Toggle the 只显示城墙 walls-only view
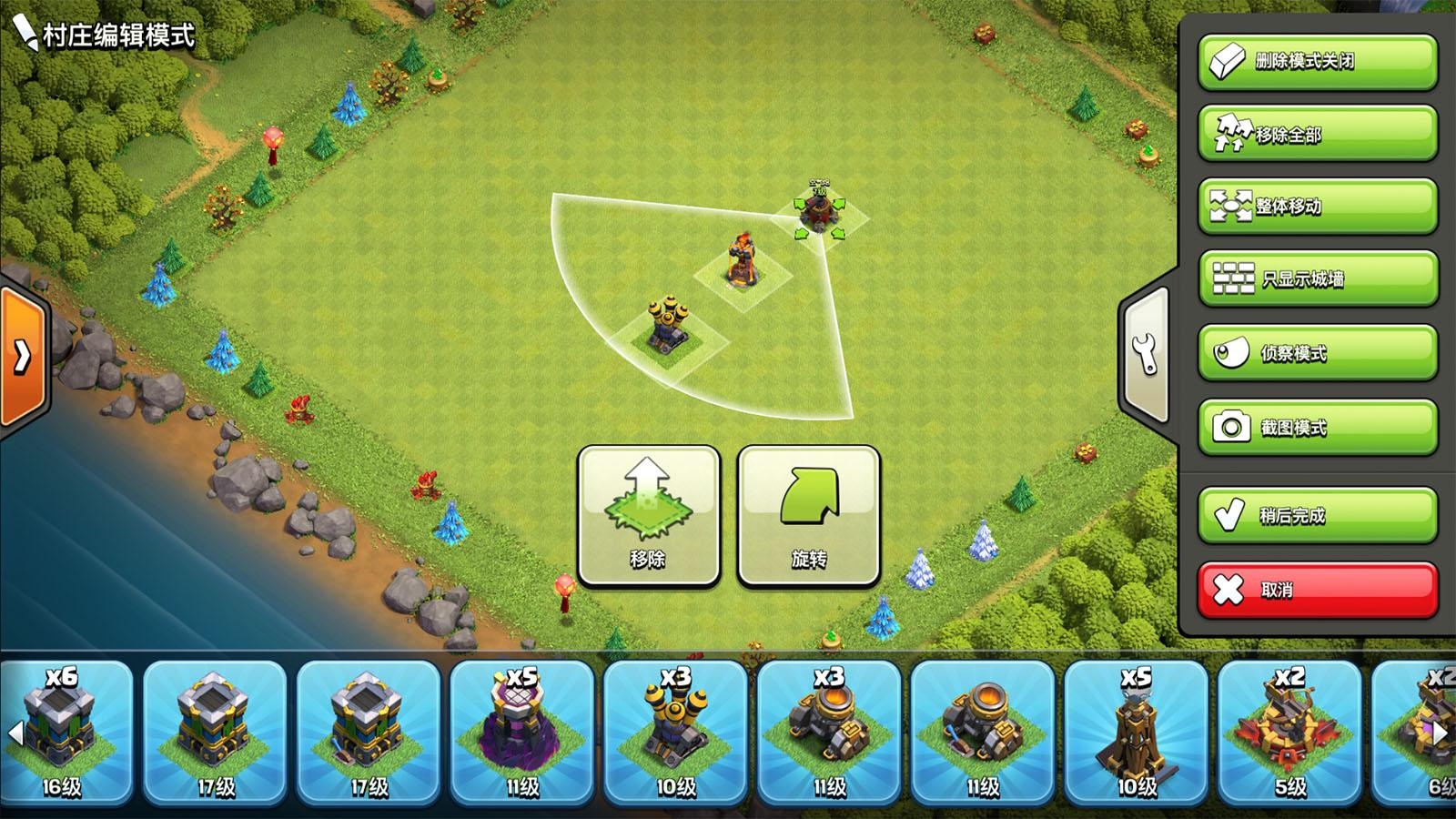This screenshot has width=1456, height=819. tap(1317, 278)
